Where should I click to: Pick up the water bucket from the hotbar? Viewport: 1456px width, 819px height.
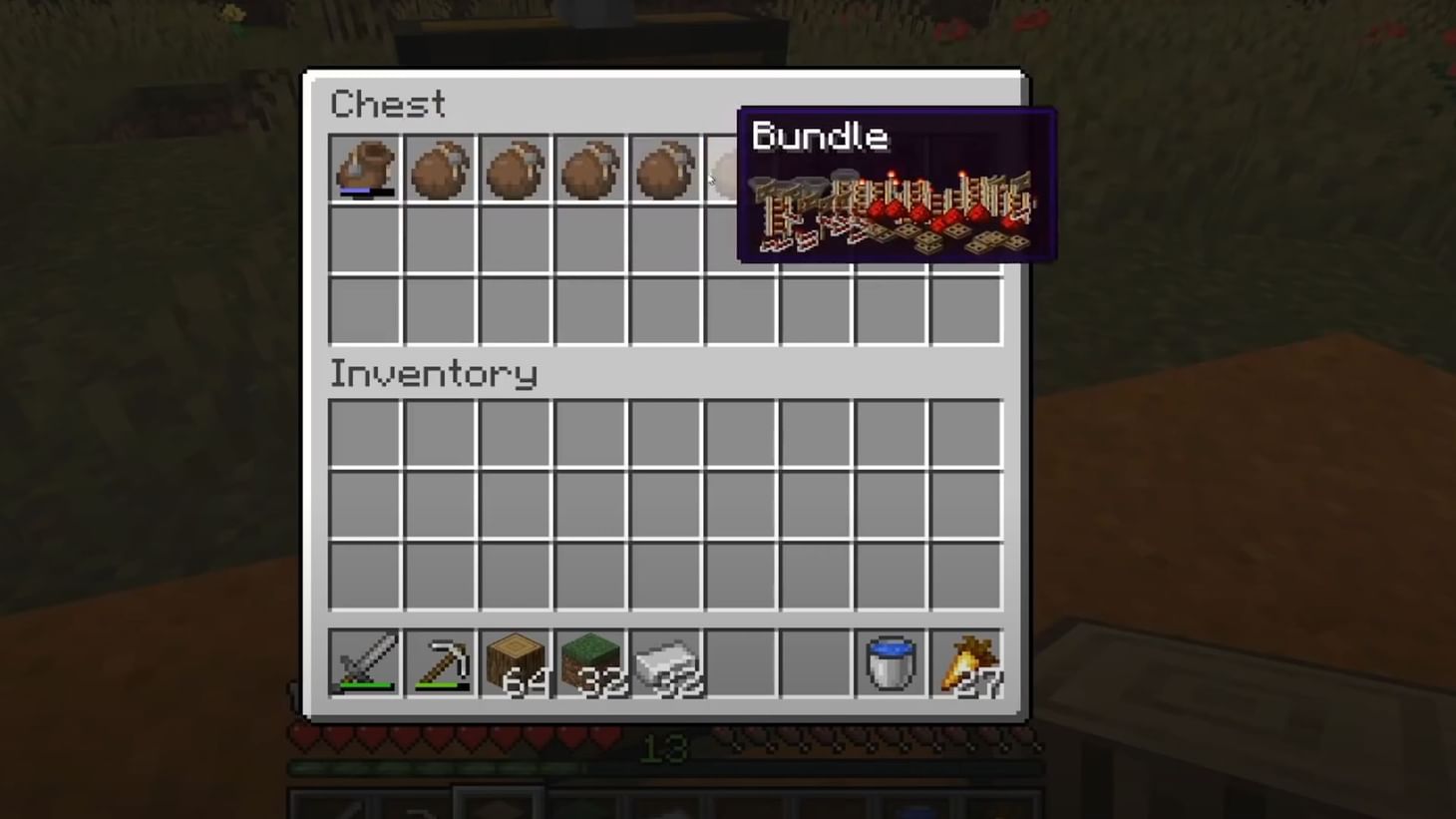(890, 663)
